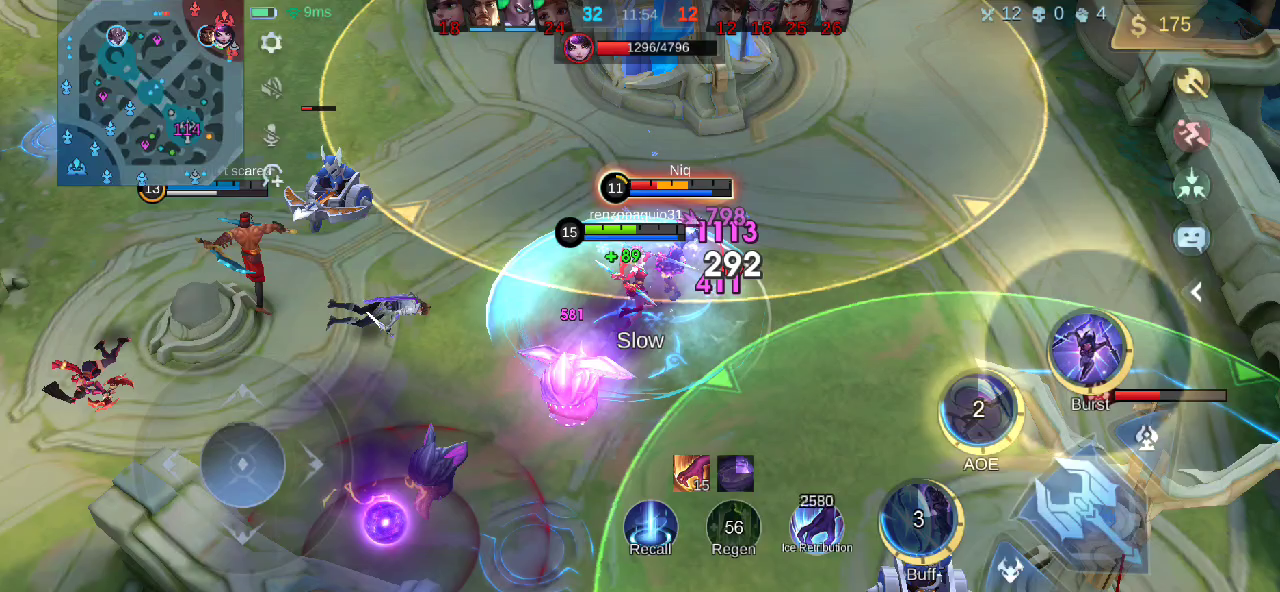Viewport: 1280px width, 592px height.
Task: Cast Ice Retribution
Action: pyautogui.click(x=817, y=525)
